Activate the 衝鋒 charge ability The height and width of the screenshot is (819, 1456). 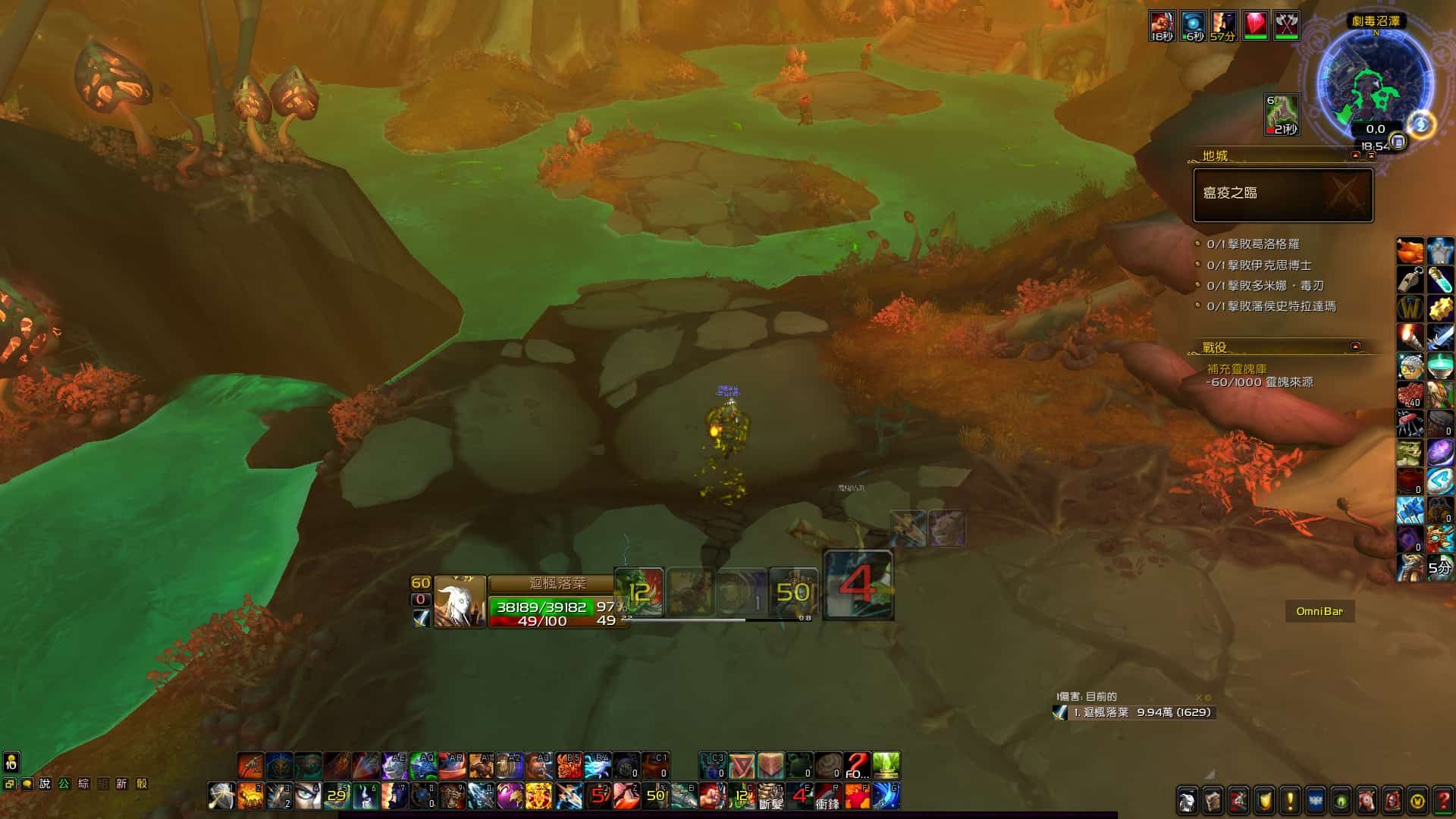pyautogui.click(x=827, y=796)
